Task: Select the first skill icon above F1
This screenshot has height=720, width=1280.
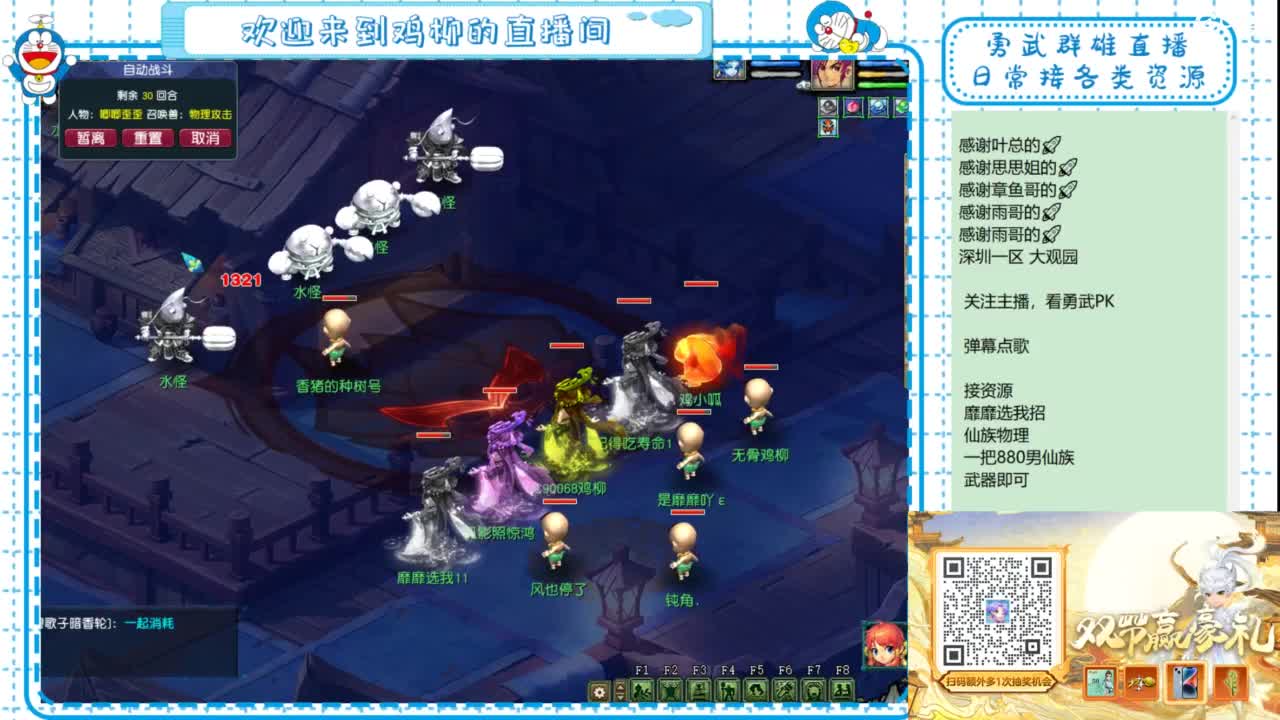Action: coord(640,690)
